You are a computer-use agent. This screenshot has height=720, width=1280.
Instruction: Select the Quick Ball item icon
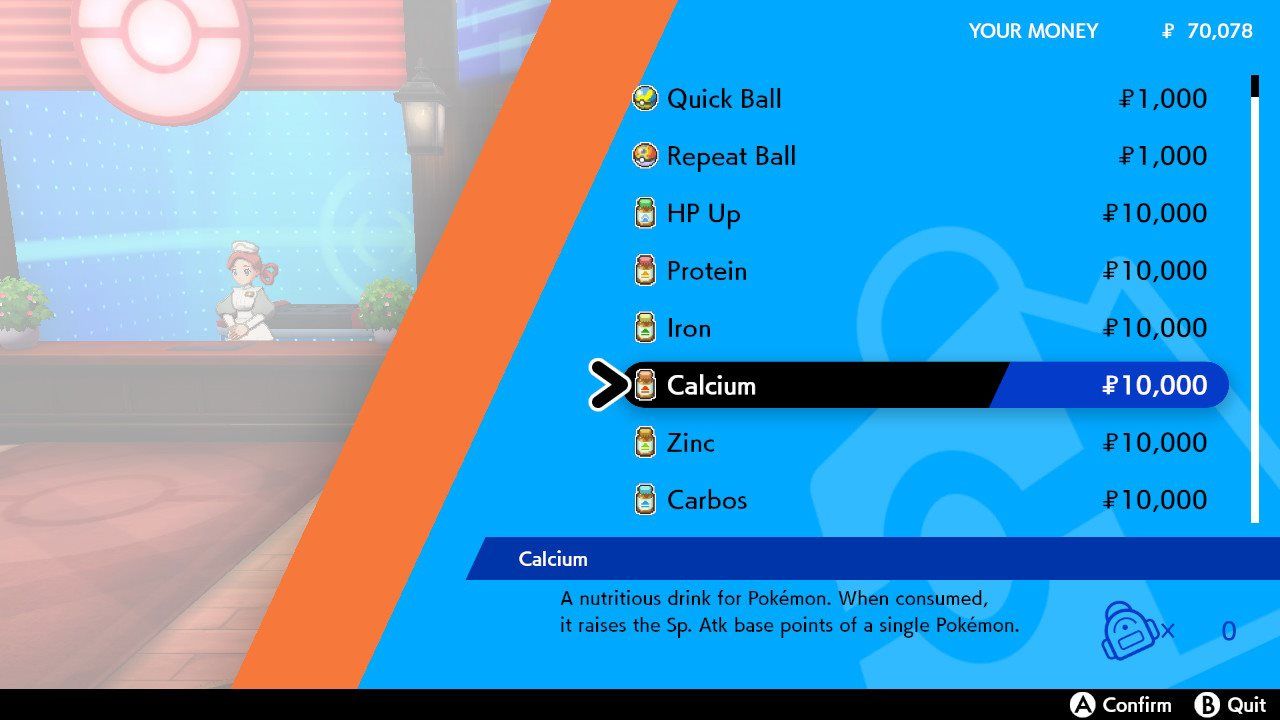pyautogui.click(x=644, y=98)
